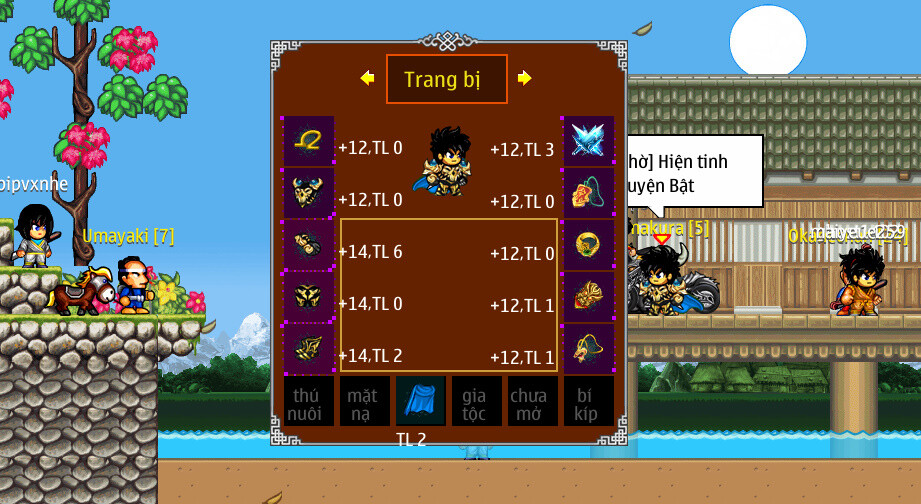The image size is (921, 504).
Task: Select the horned armor equipment slot
Action: tap(308, 193)
